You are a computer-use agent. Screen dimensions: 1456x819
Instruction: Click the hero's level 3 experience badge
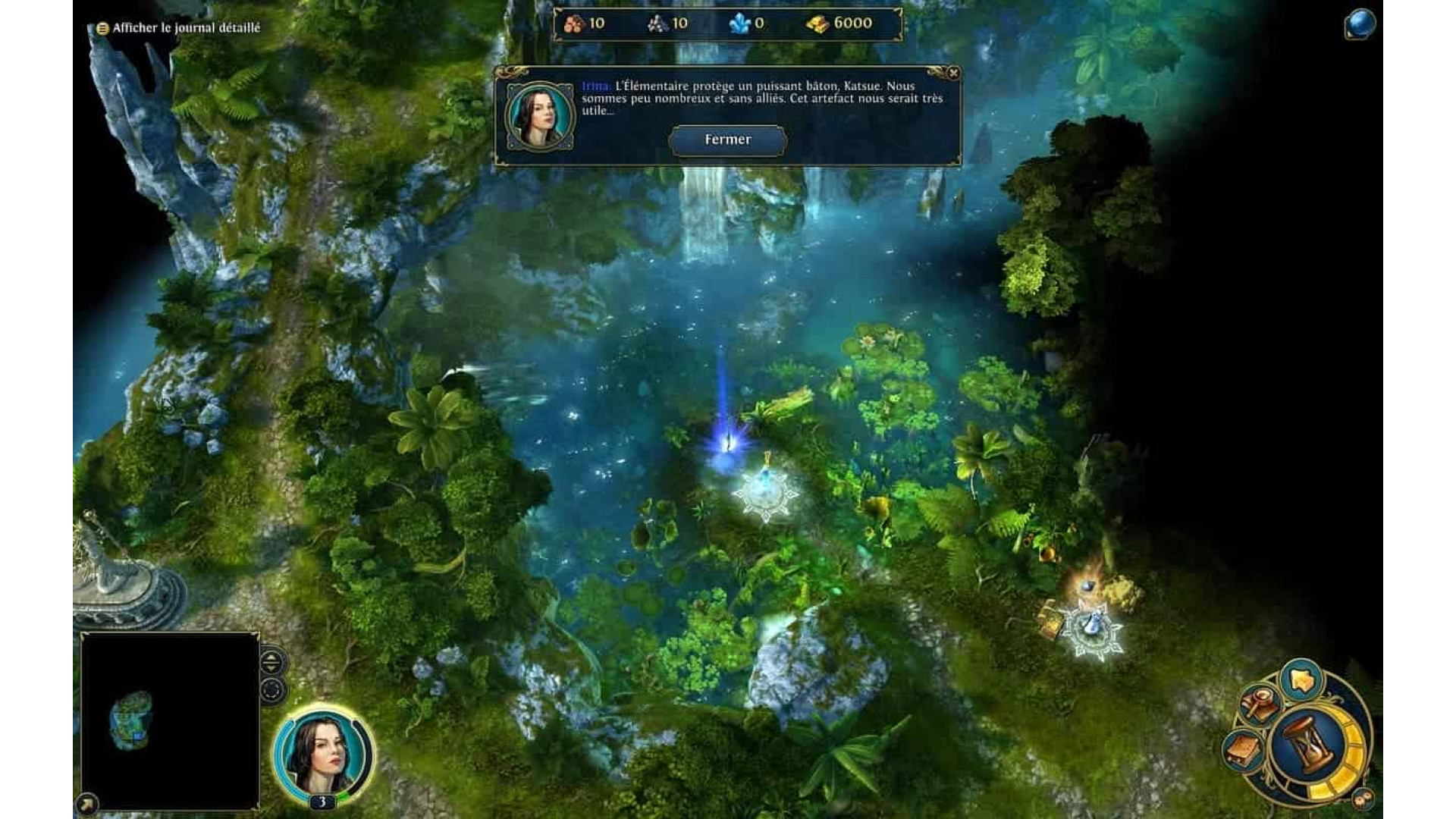tap(325, 802)
